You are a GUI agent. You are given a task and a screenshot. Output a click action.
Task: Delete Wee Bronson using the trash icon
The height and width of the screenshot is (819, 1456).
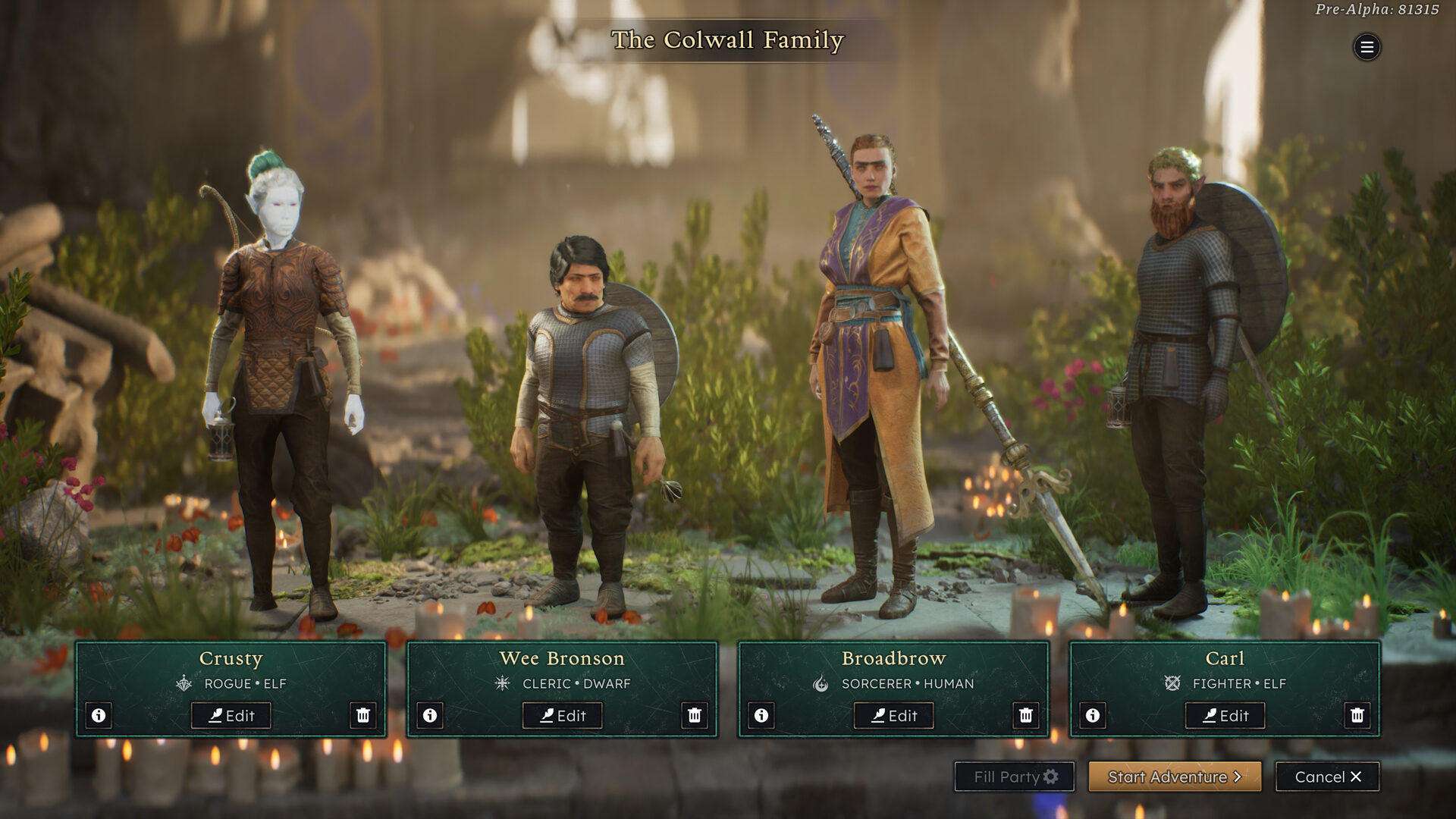click(695, 715)
